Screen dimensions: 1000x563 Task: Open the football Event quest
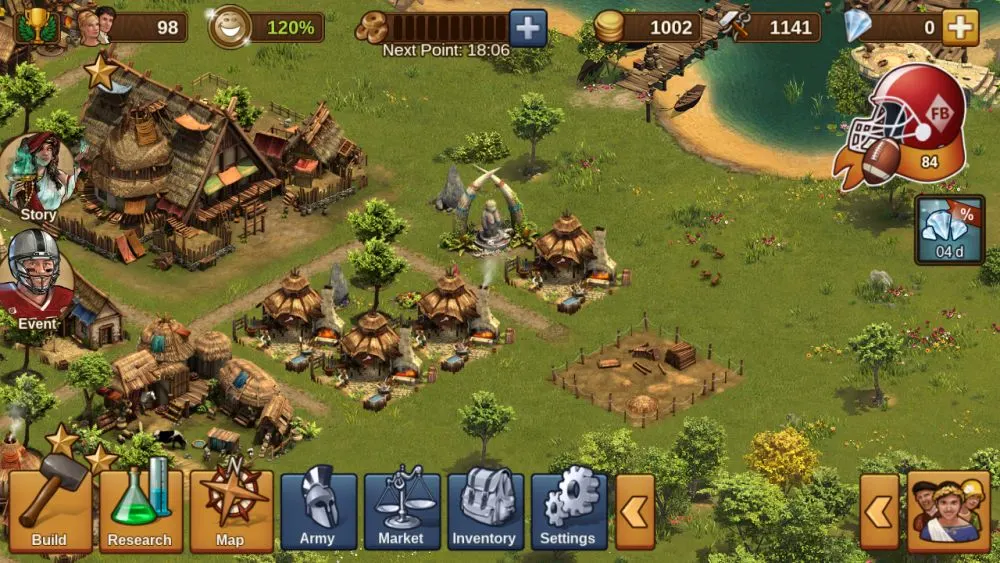pos(36,280)
